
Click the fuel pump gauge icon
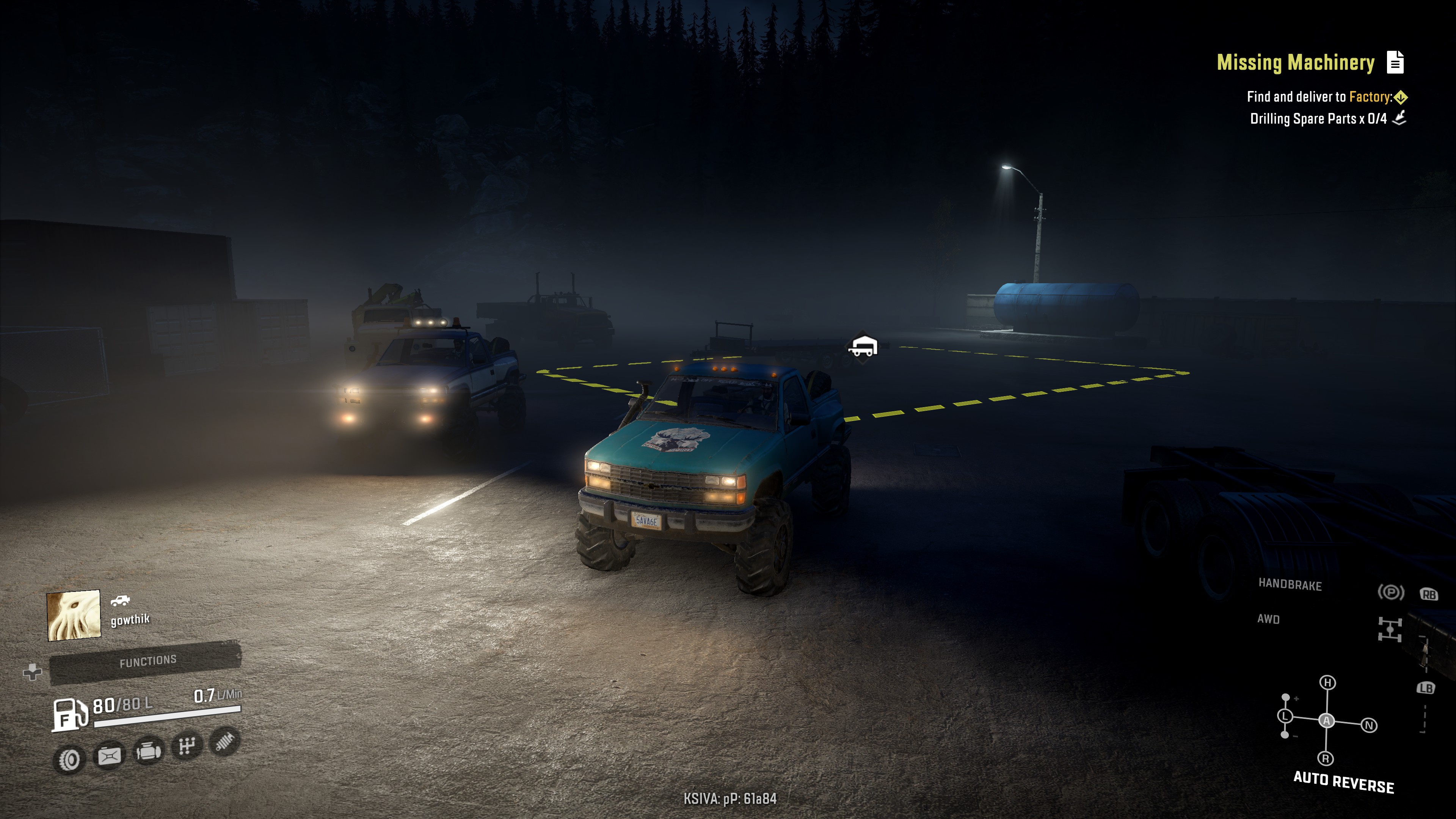69,714
